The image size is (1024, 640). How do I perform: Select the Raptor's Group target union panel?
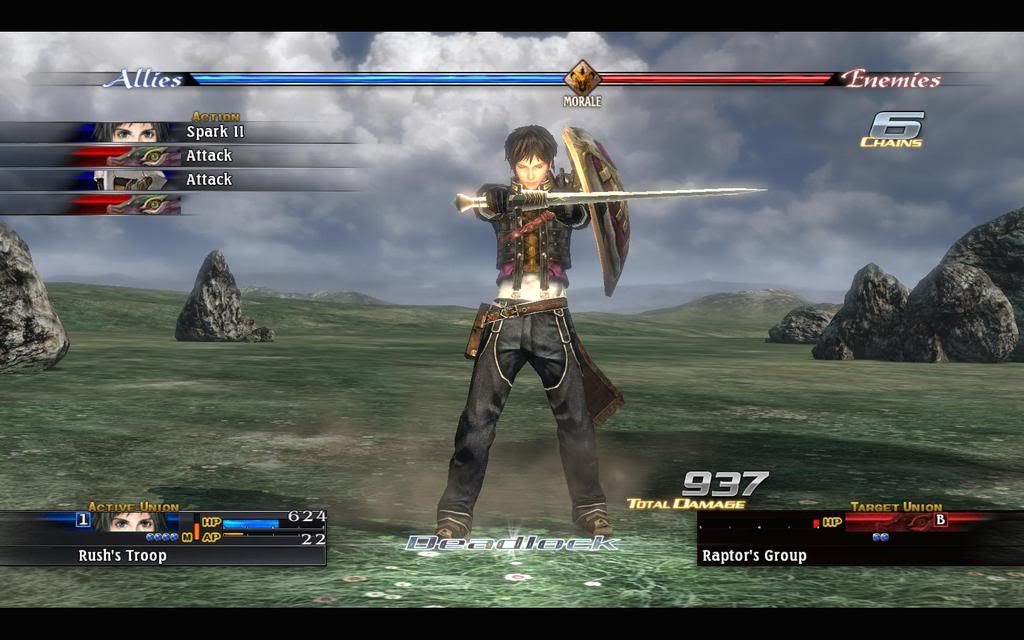(x=858, y=539)
